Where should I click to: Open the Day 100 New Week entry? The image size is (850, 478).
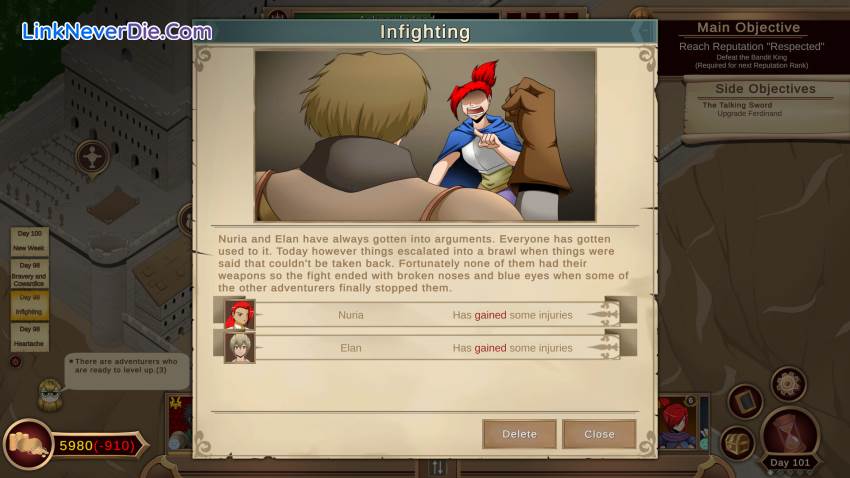[29, 241]
